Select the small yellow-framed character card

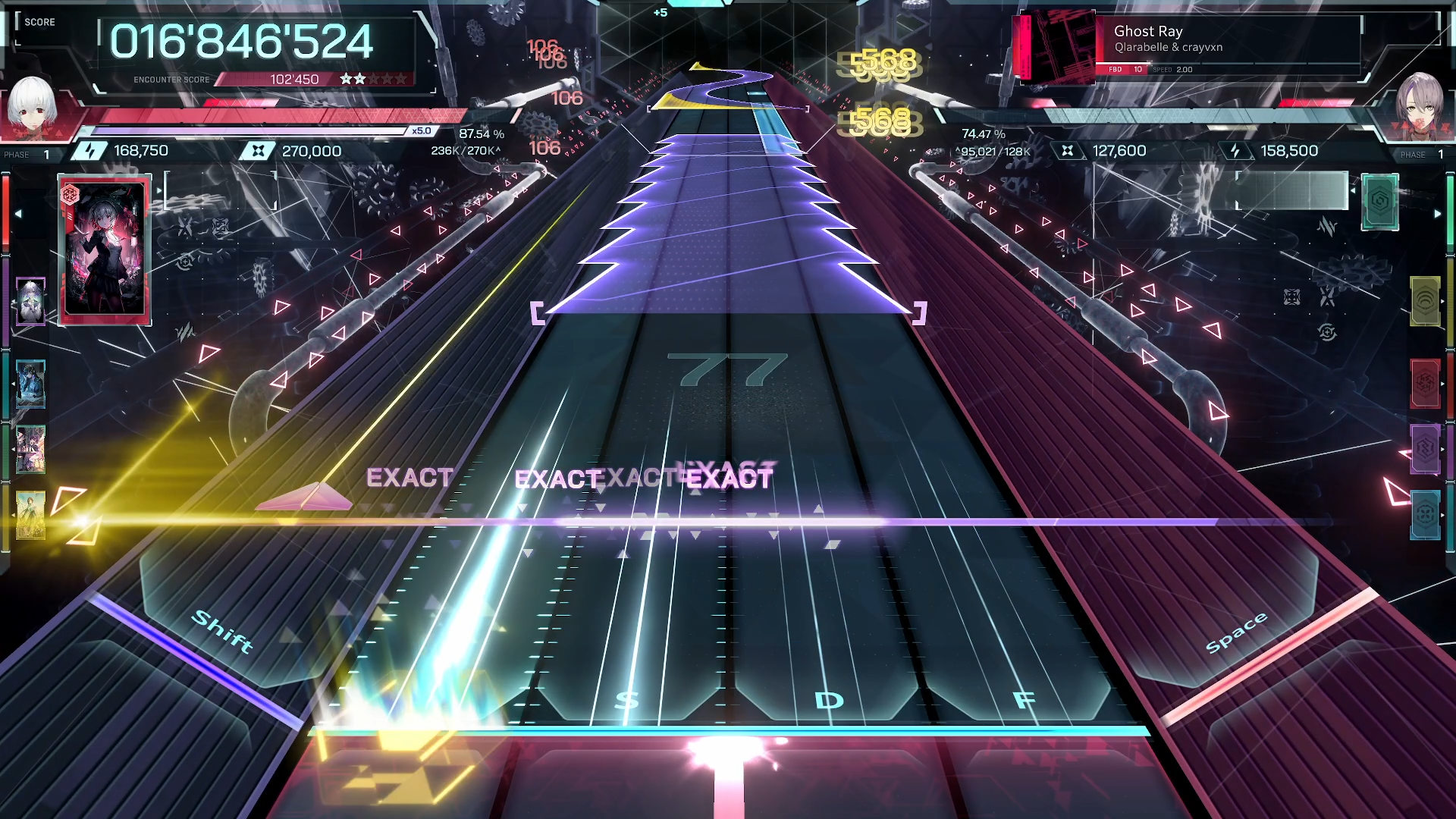(30, 515)
